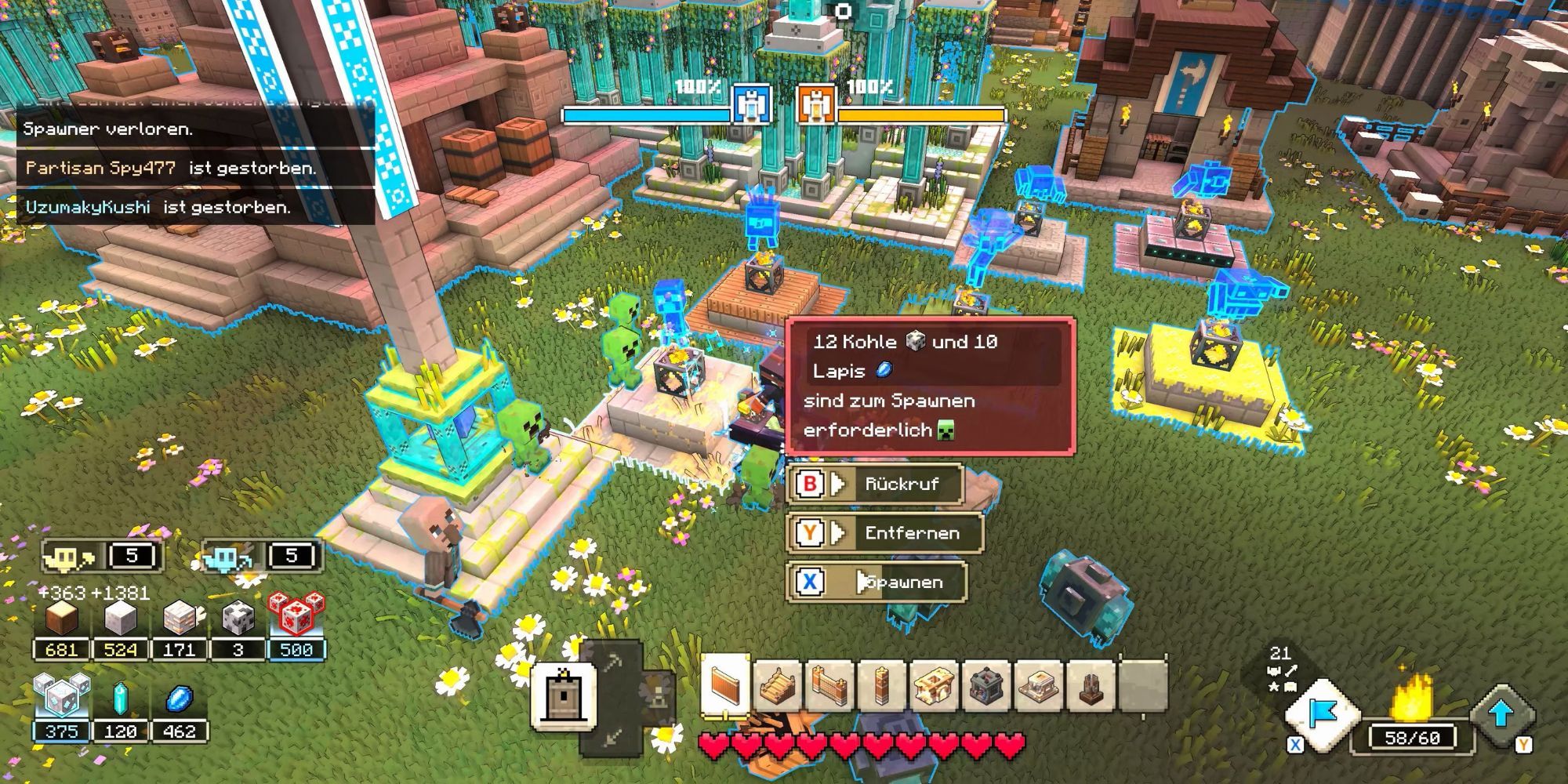The width and height of the screenshot is (1568, 784).
Task: Expand the Rückruf chevron arrow
Action: (x=837, y=485)
